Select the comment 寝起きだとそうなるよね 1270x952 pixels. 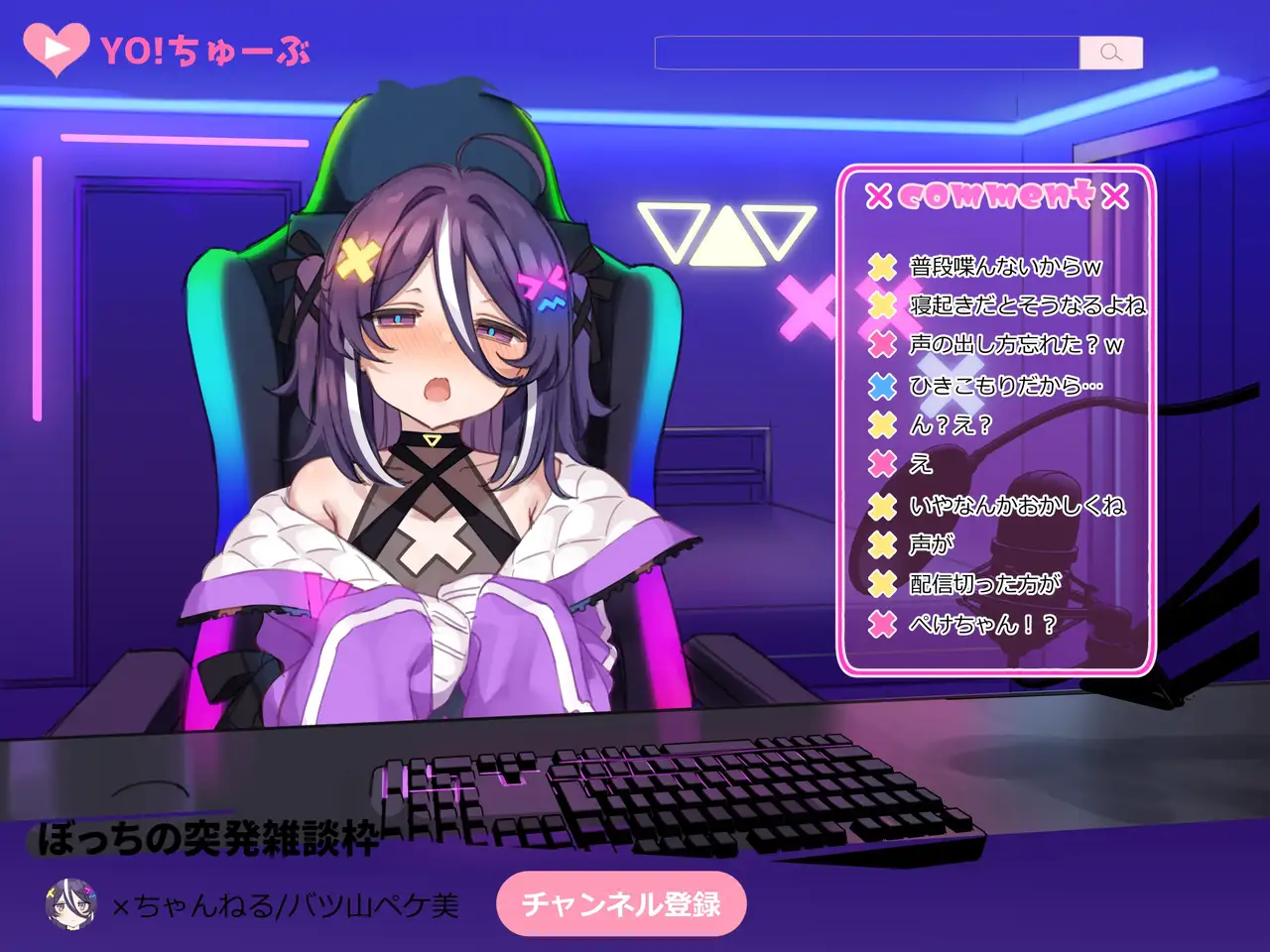1027,305
